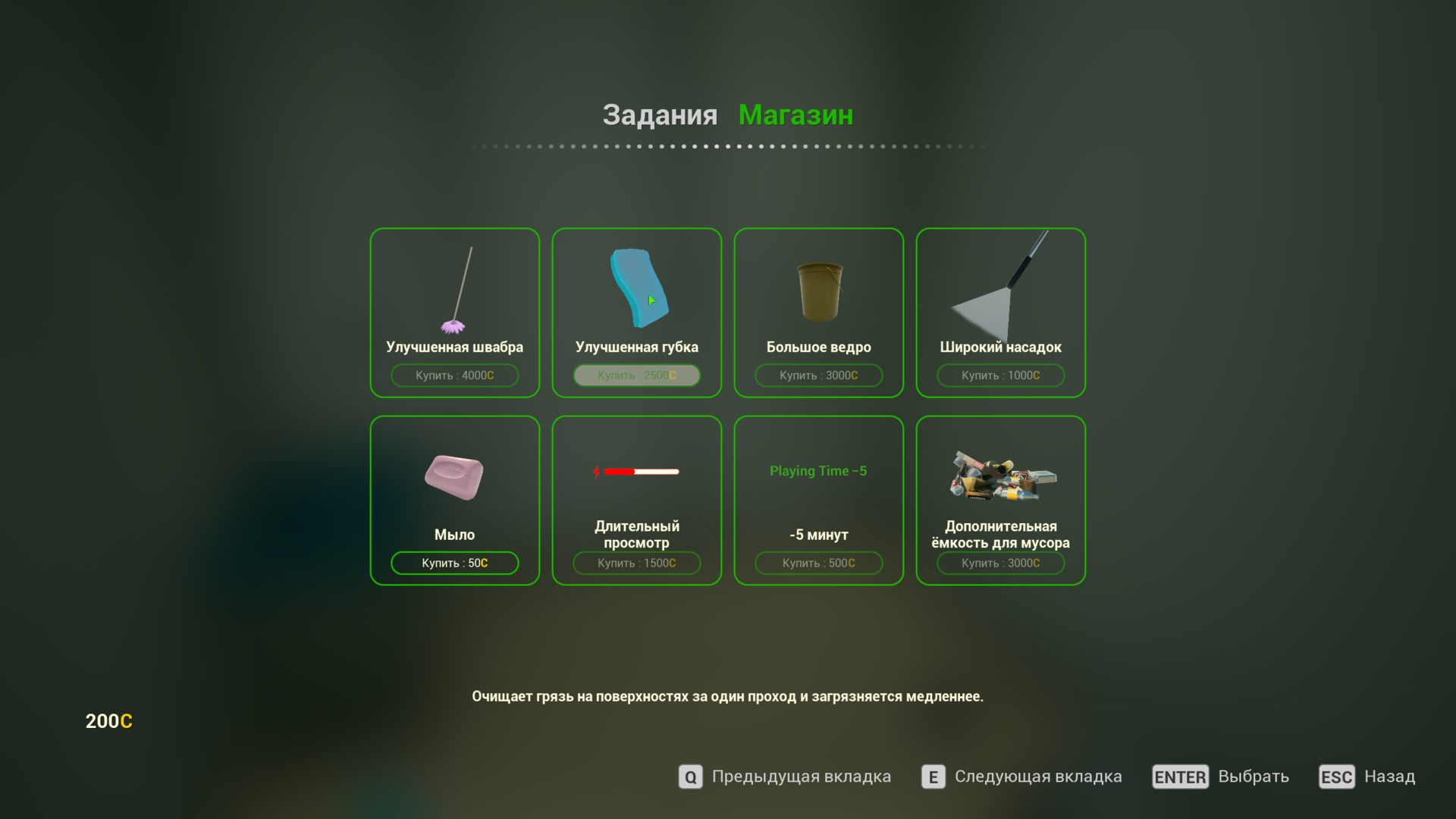Purchase the -5 минут upgrade for 500C
This screenshot has height=819, width=1456.
point(819,563)
